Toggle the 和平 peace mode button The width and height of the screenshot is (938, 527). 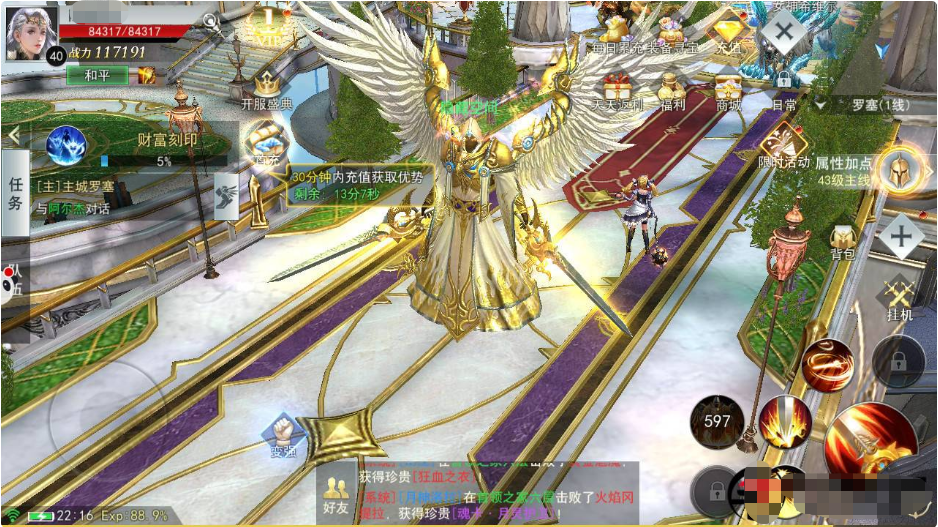point(97,75)
